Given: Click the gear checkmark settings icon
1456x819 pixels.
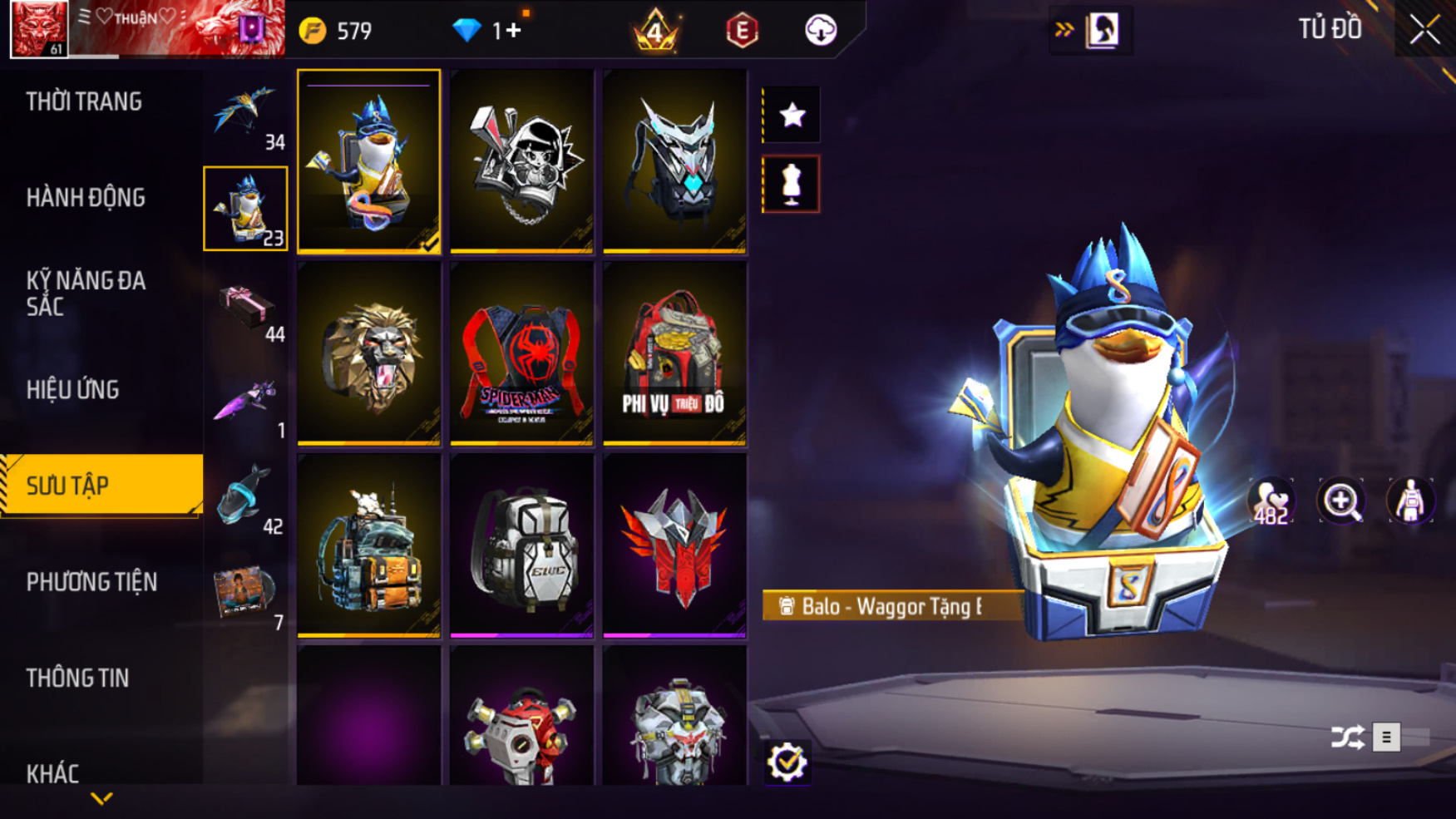Looking at the screenshot, I should (x=787, y=762).
